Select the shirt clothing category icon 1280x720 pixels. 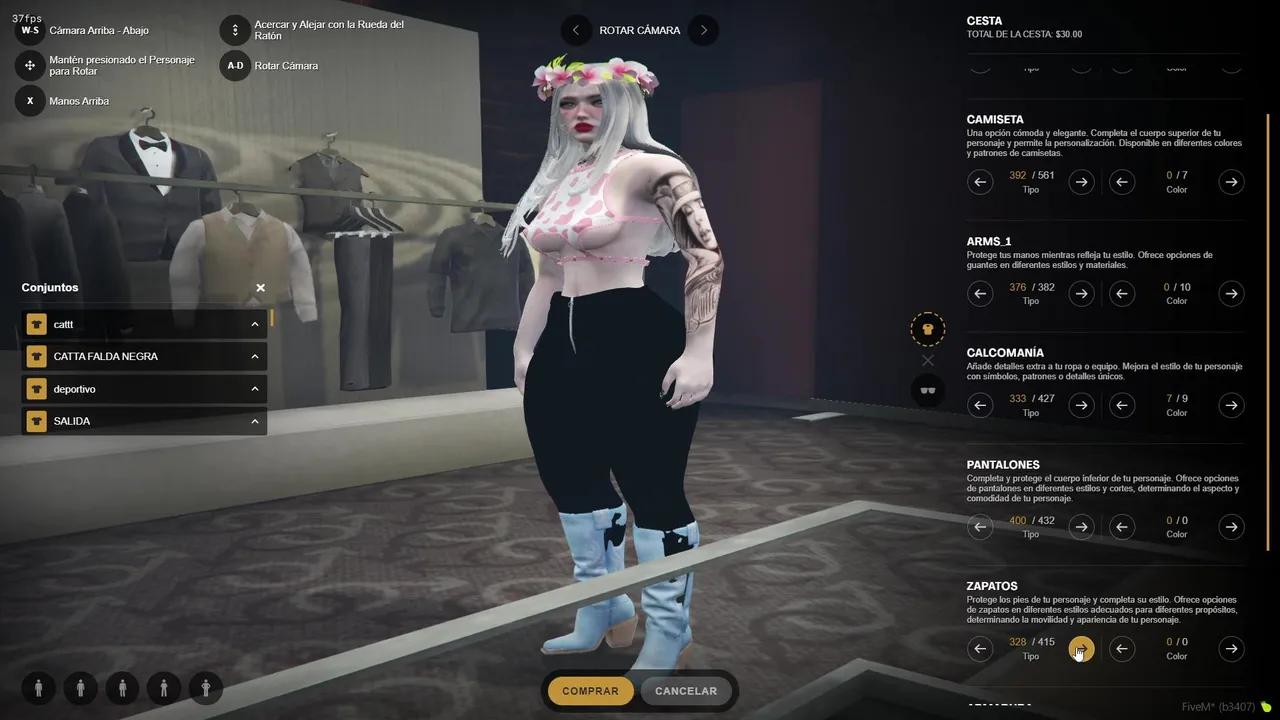(x=928, y=328)
